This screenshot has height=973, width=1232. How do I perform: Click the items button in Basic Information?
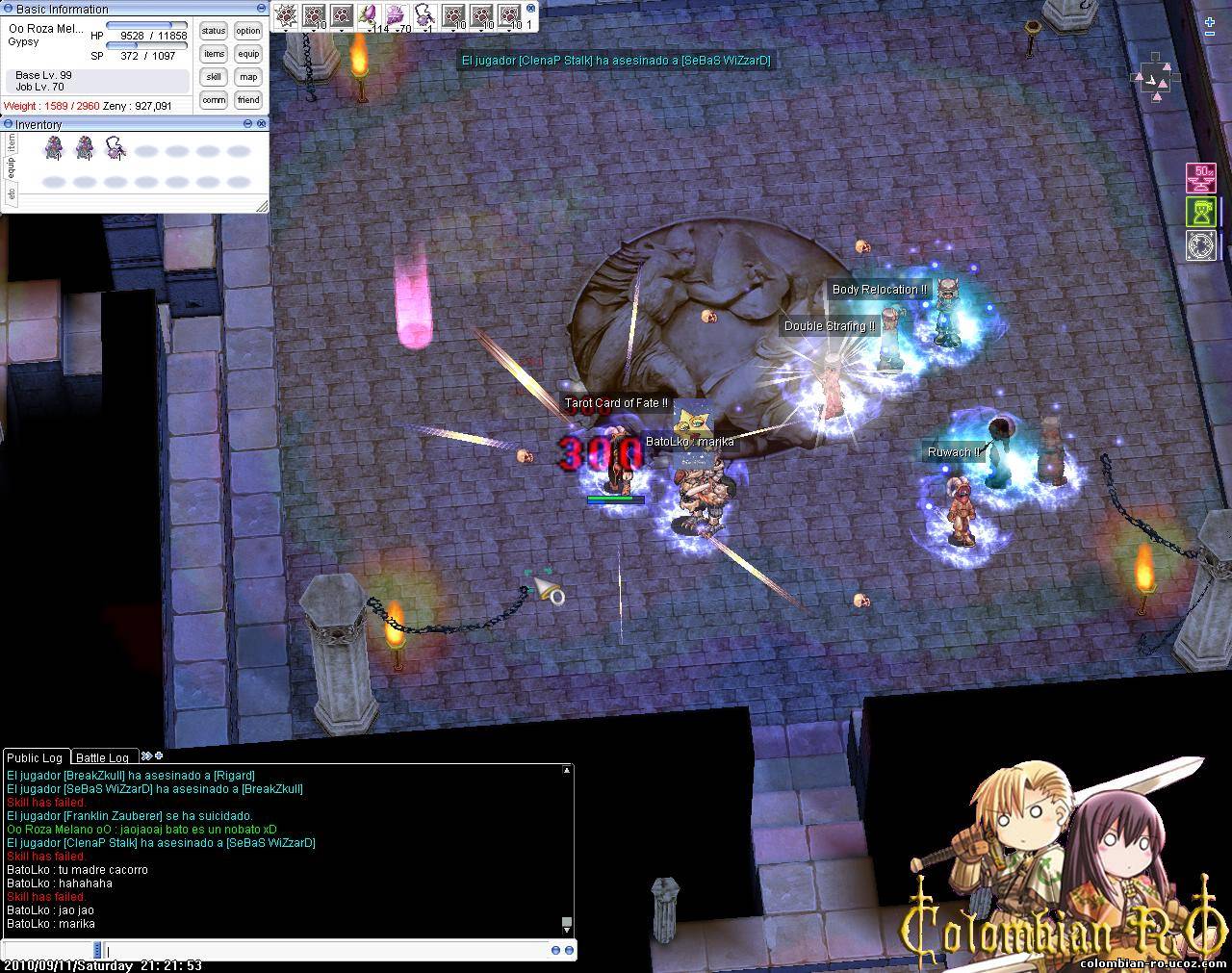point(214,54)
